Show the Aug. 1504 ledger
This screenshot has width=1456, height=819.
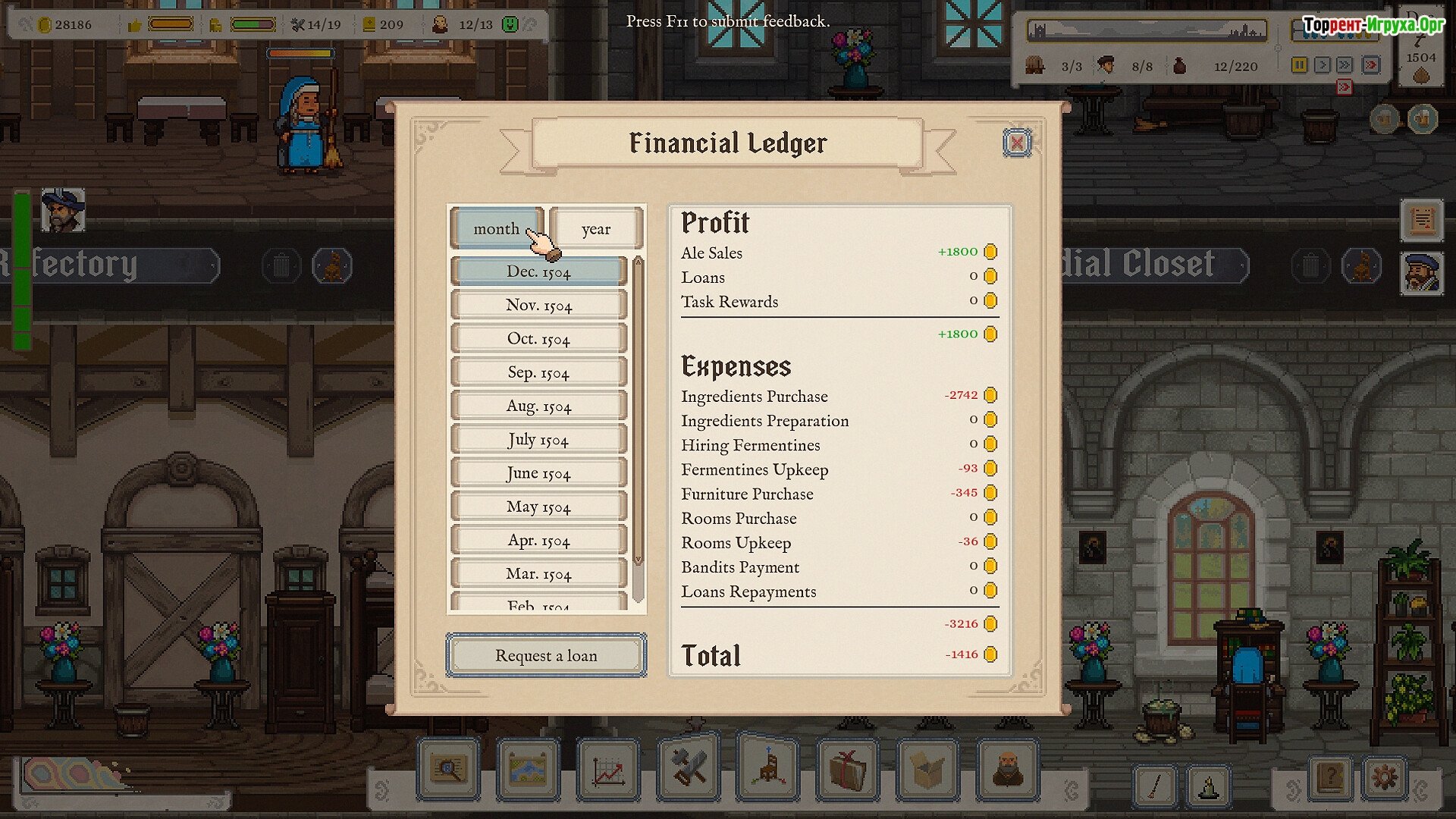[x=538, y=406]
